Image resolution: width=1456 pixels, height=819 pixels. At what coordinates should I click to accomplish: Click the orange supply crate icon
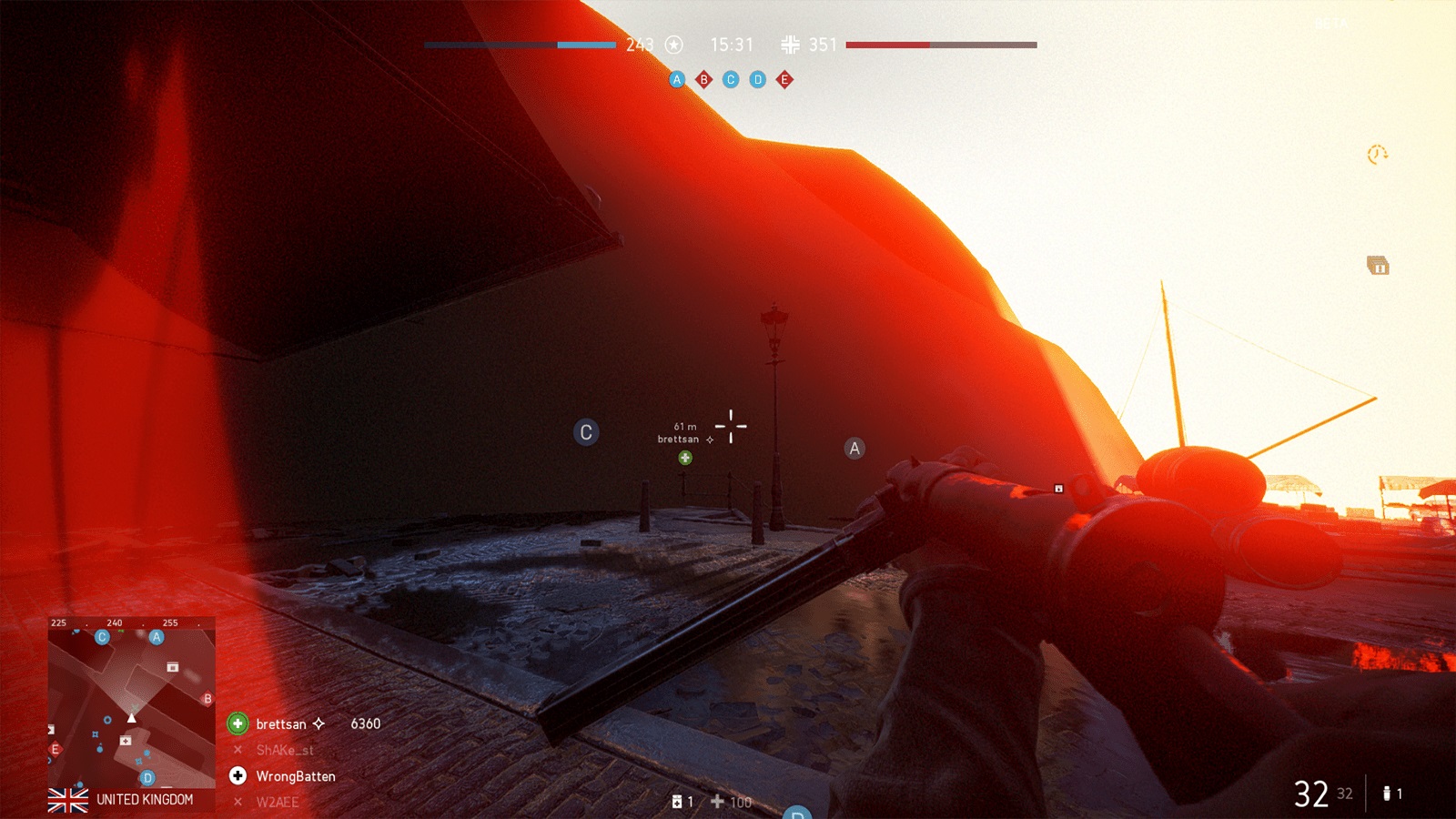point(1378,266)
